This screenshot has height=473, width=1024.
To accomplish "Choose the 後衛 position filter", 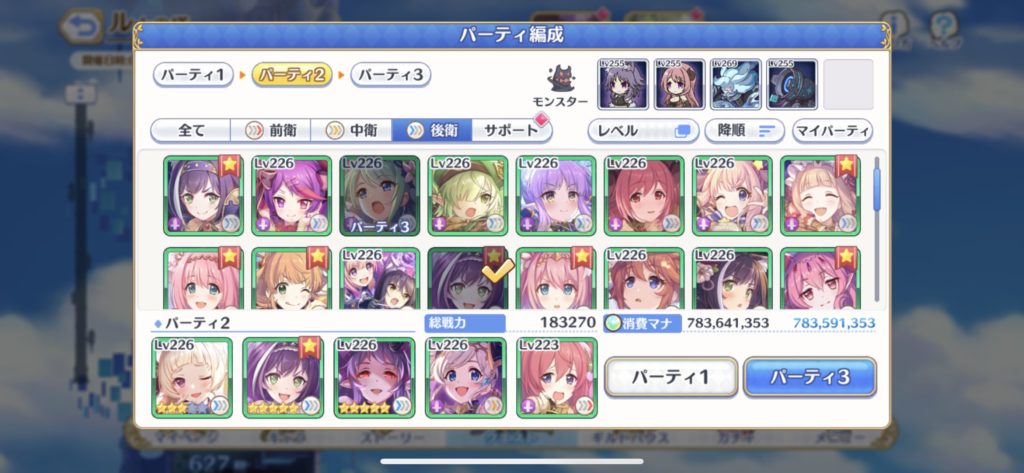I will pyautogui.click(x=432, y=131).
